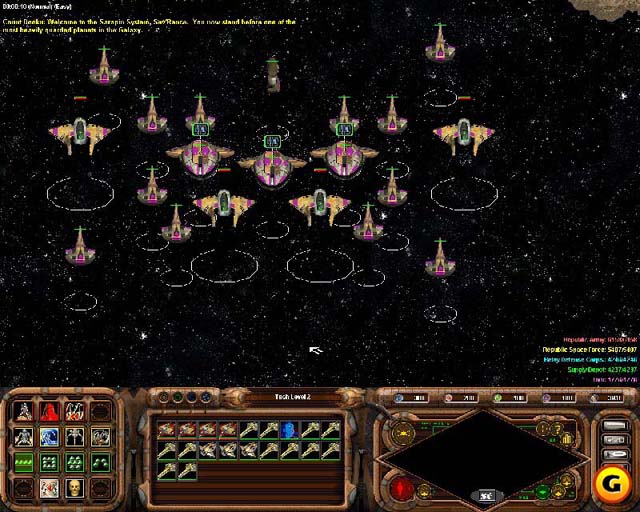The height and width of the screenshot is (512, 640).
Task: Select the blue unit portrait in the selection panel
Action: (288, 430)
